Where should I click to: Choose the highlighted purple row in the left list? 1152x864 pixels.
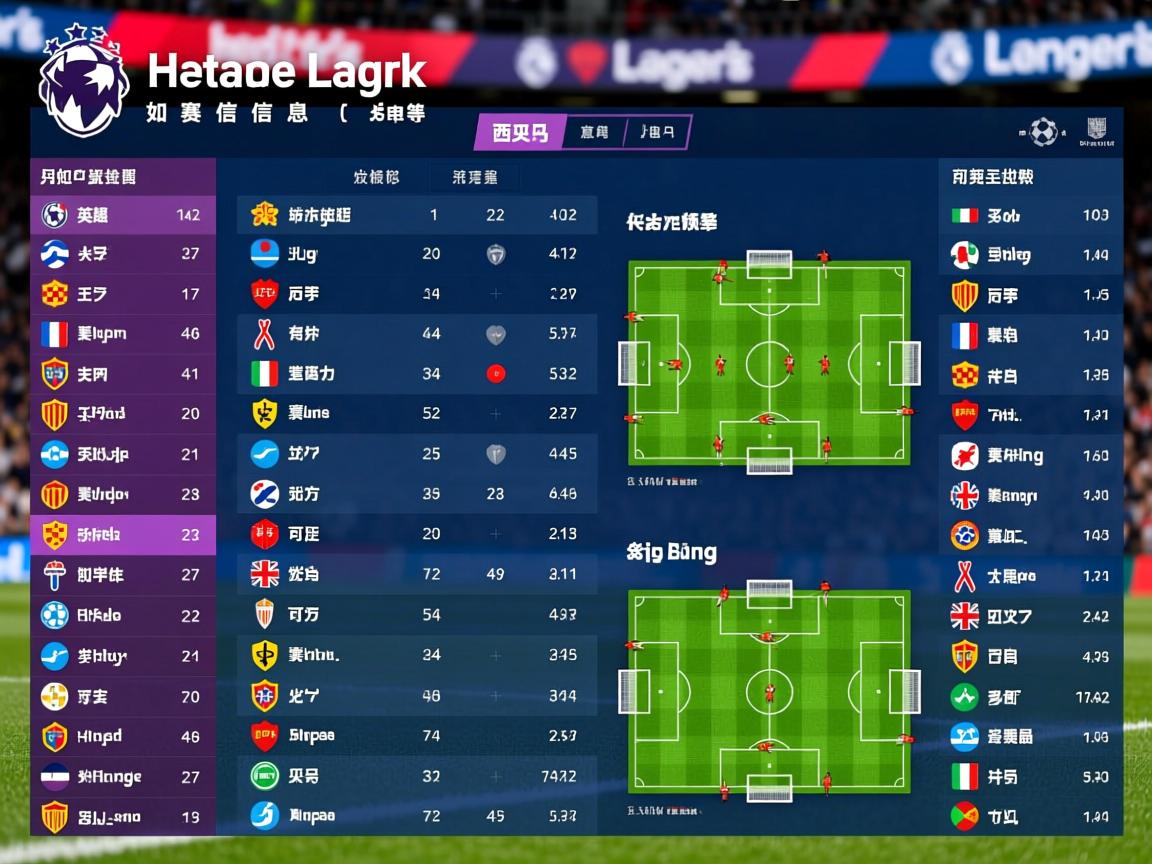pyautogui.click(x=123, y=535)
